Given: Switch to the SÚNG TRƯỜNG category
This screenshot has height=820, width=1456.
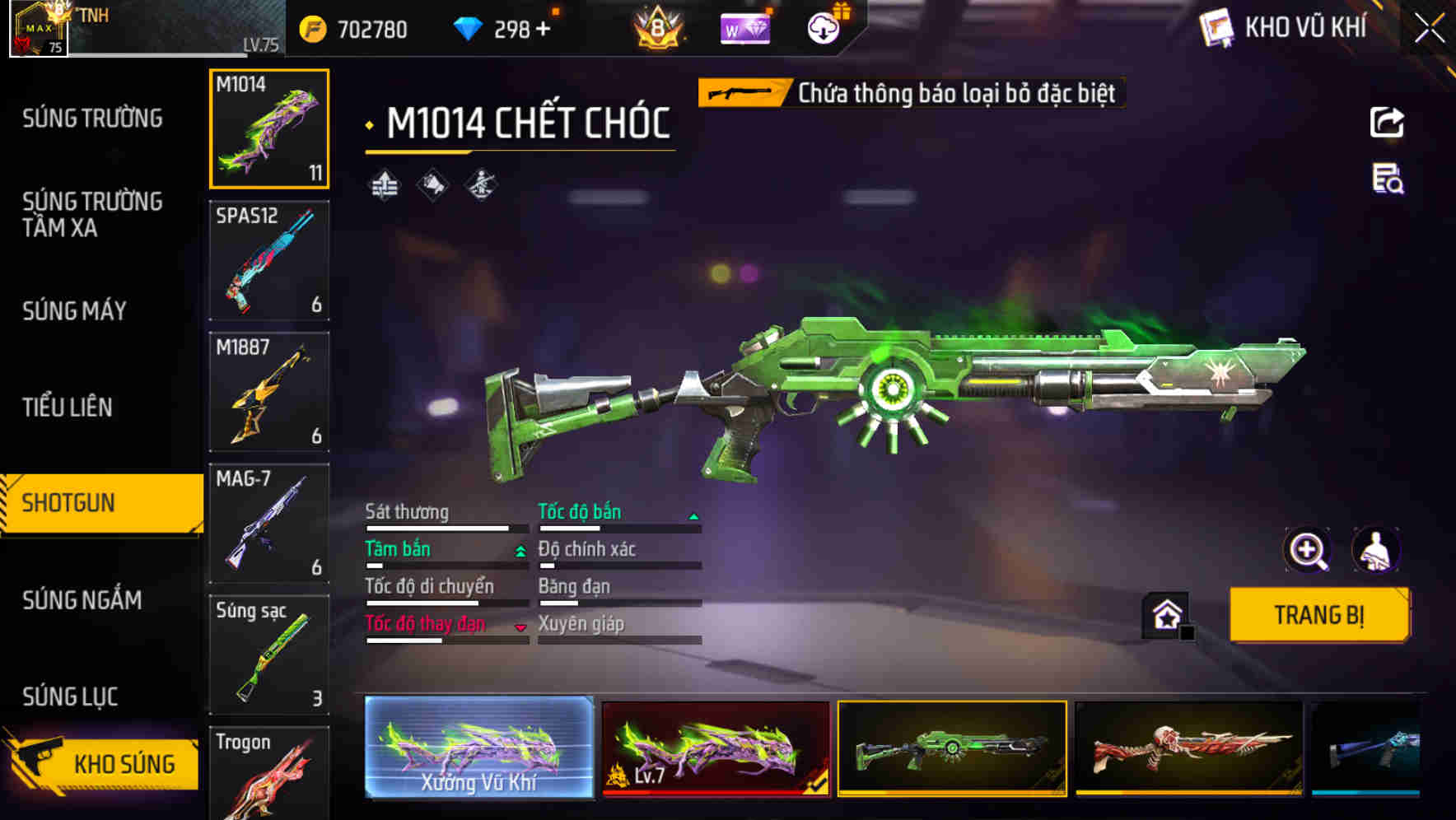Looking at the screenshot, I should [92, 119].
